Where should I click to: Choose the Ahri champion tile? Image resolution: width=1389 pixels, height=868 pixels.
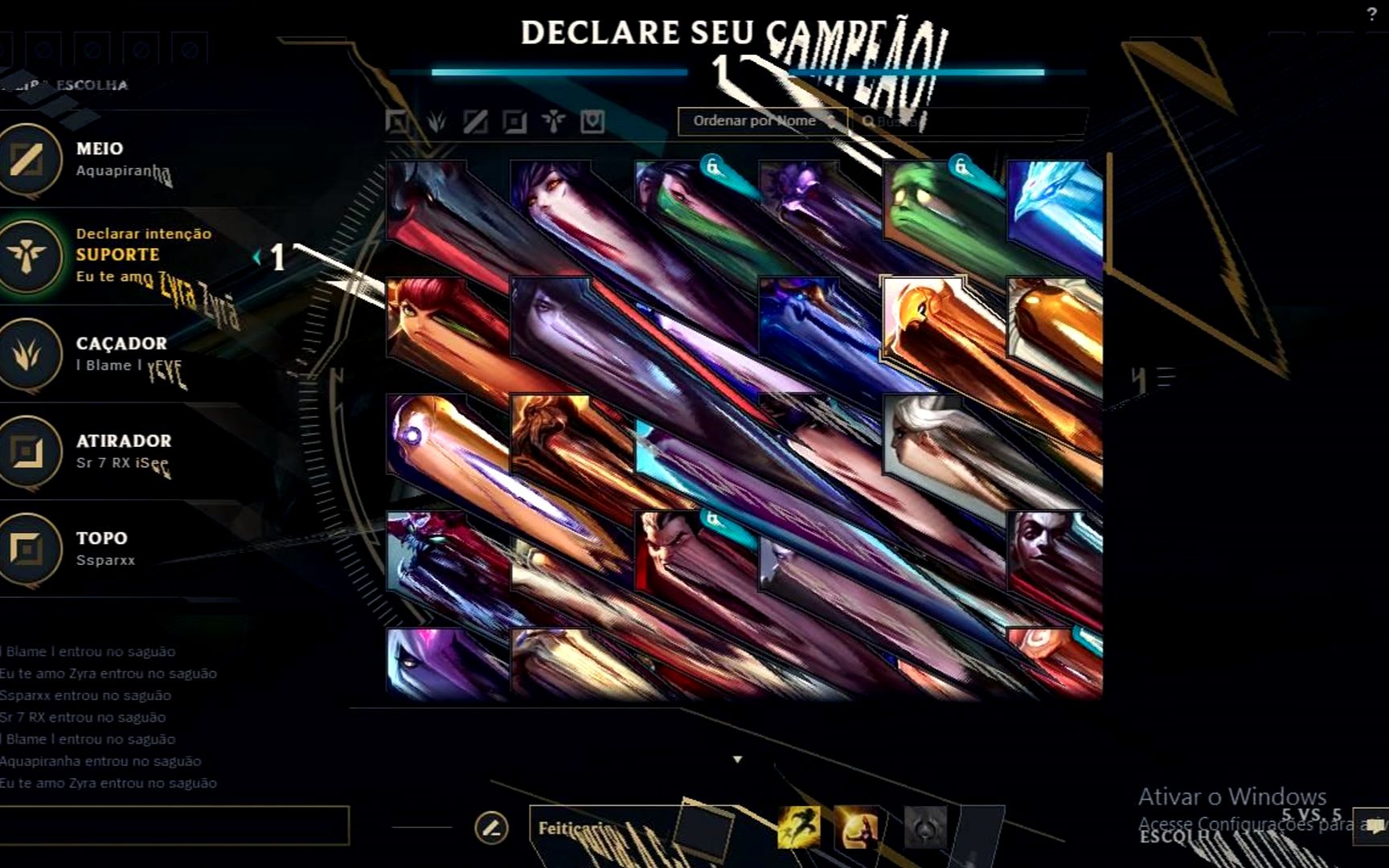click(x=551, y=201)
